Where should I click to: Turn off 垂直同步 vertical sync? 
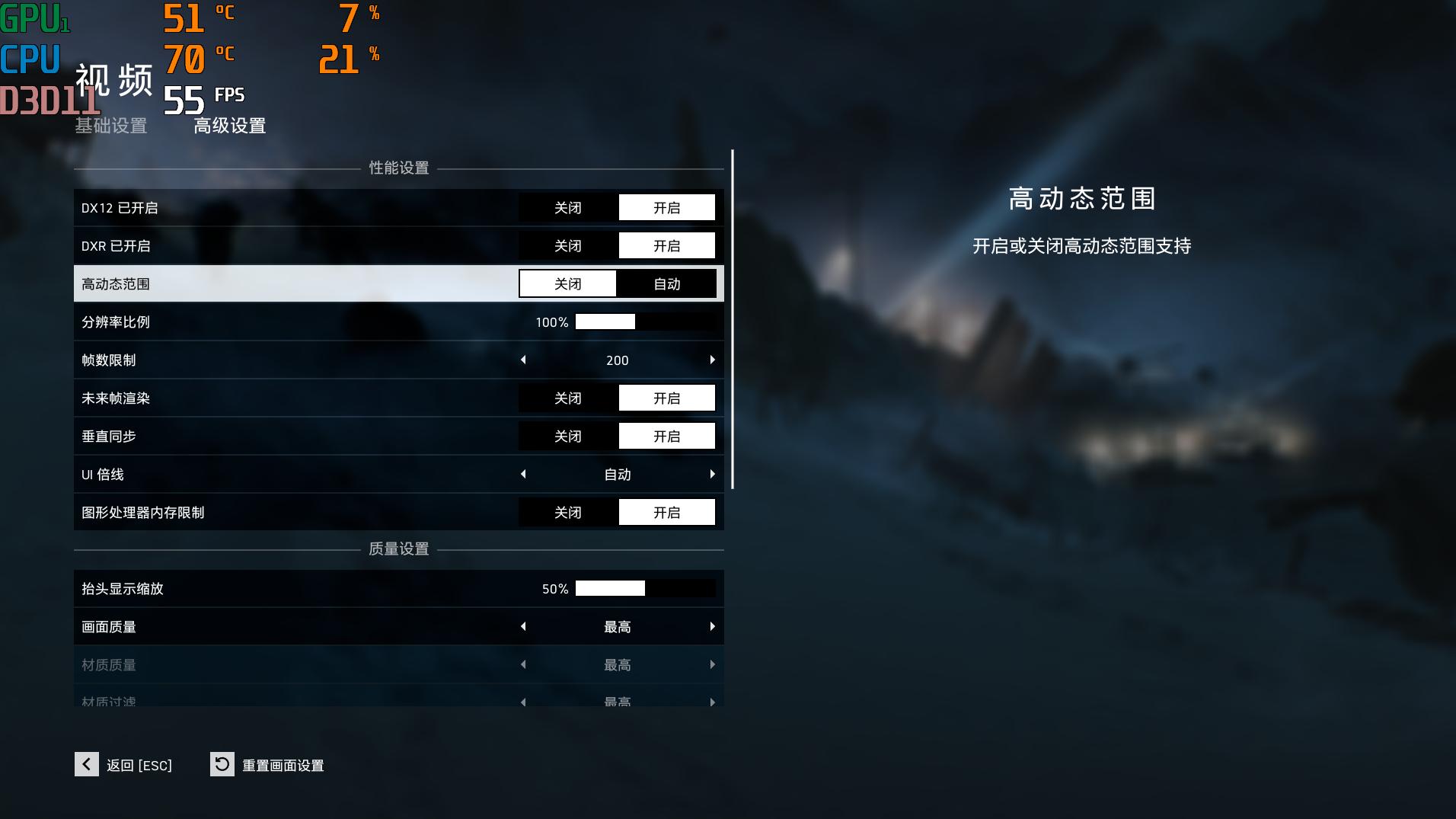pos(568,436)
